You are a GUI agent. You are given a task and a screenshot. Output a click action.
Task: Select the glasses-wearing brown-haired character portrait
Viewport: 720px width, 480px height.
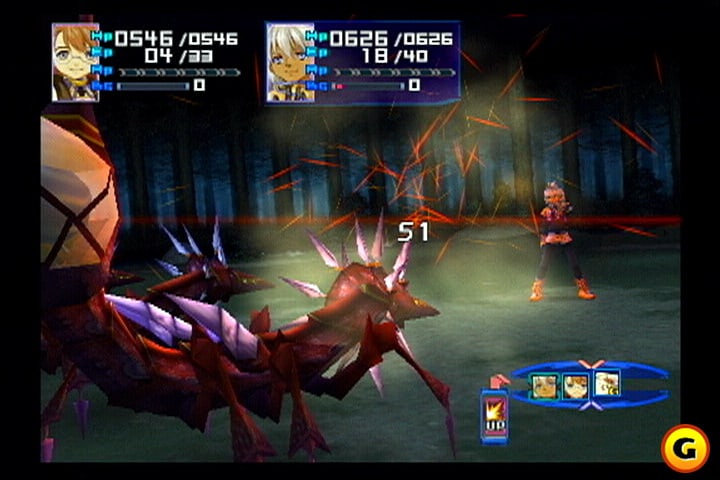(x=75, y=62)
